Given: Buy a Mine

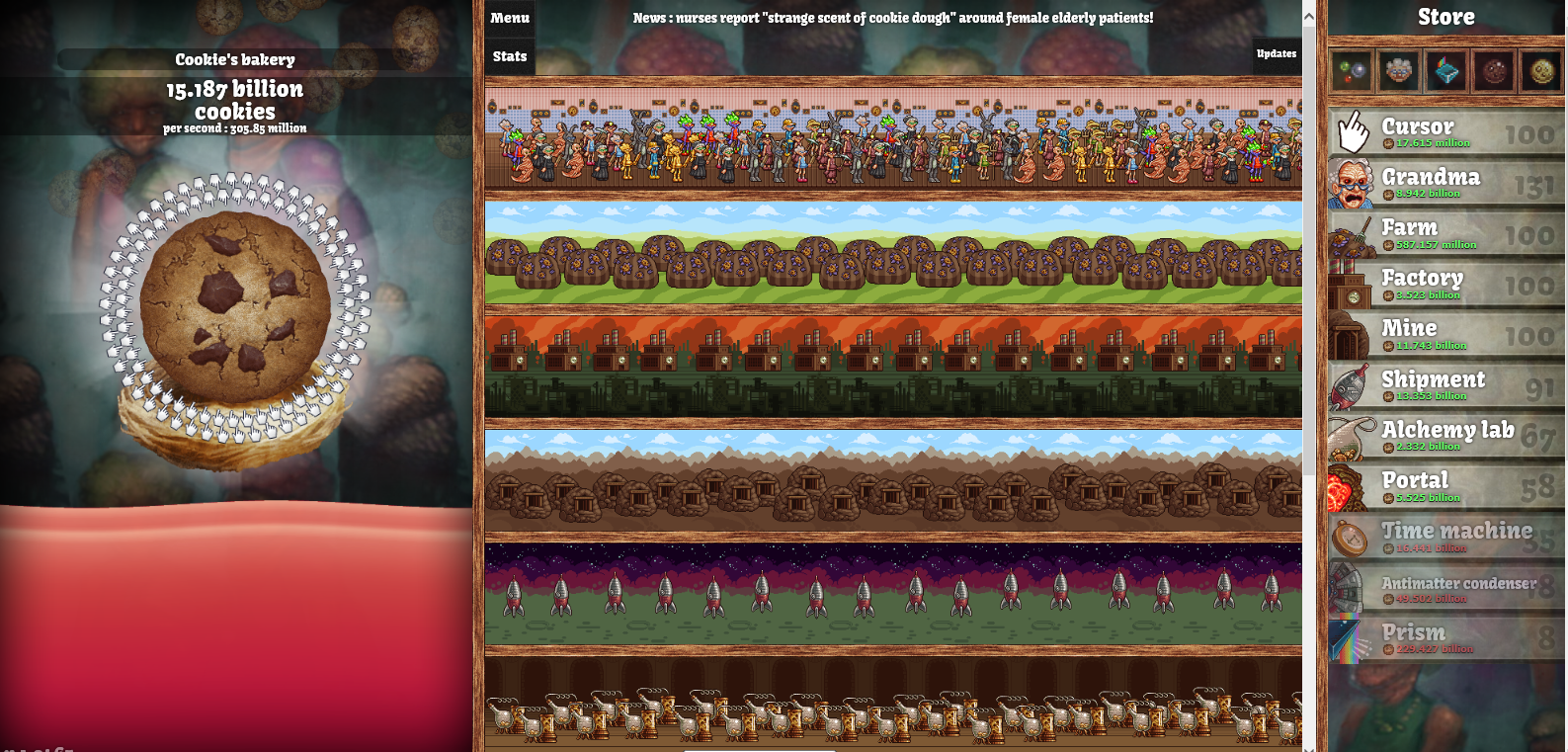Looking at the screenshot, I should (1446, 335).
